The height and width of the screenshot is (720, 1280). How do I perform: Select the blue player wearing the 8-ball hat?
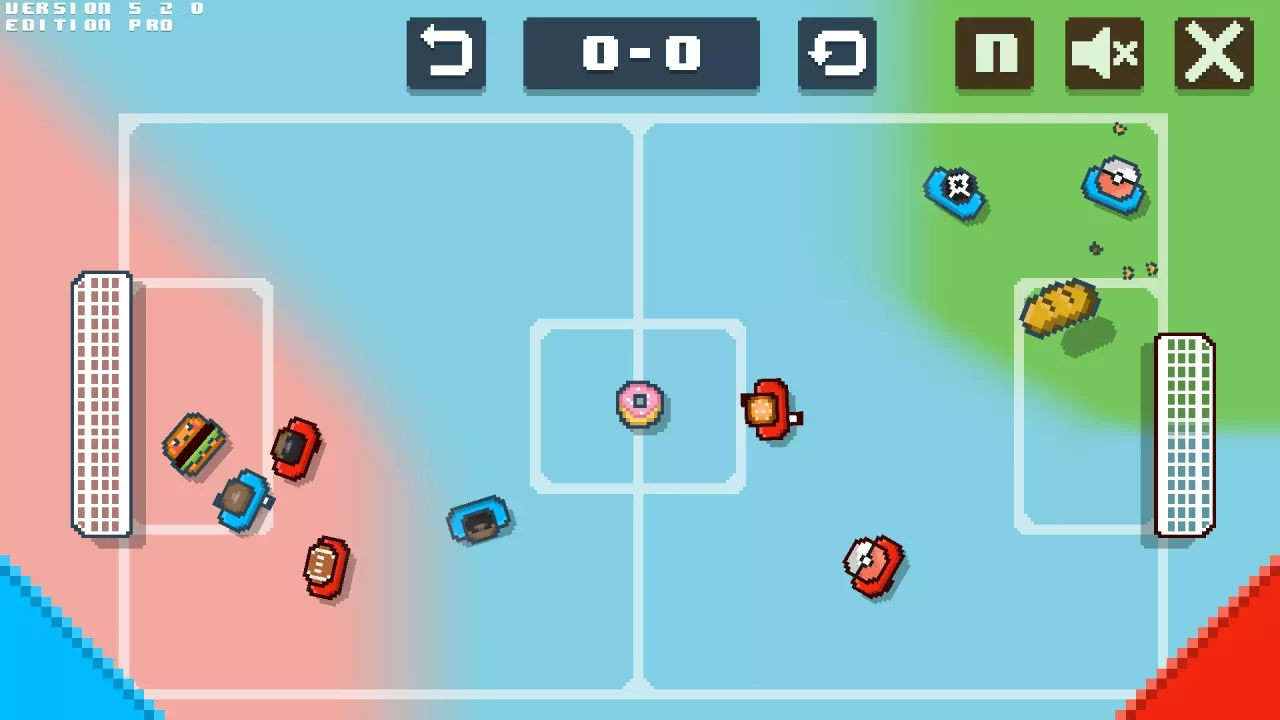click(x=955, y=192)
